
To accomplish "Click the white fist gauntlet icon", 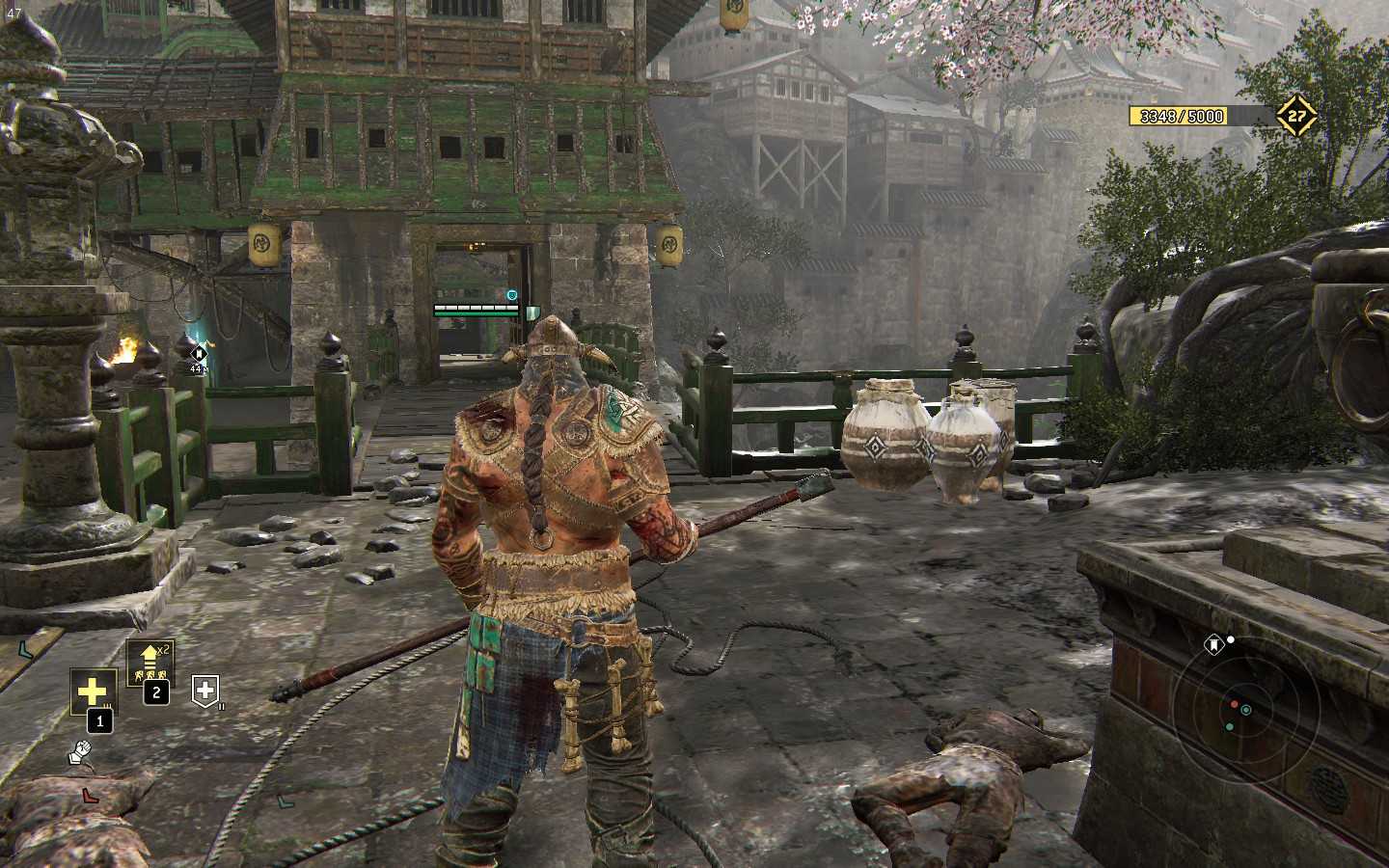I will pos(81,752).
